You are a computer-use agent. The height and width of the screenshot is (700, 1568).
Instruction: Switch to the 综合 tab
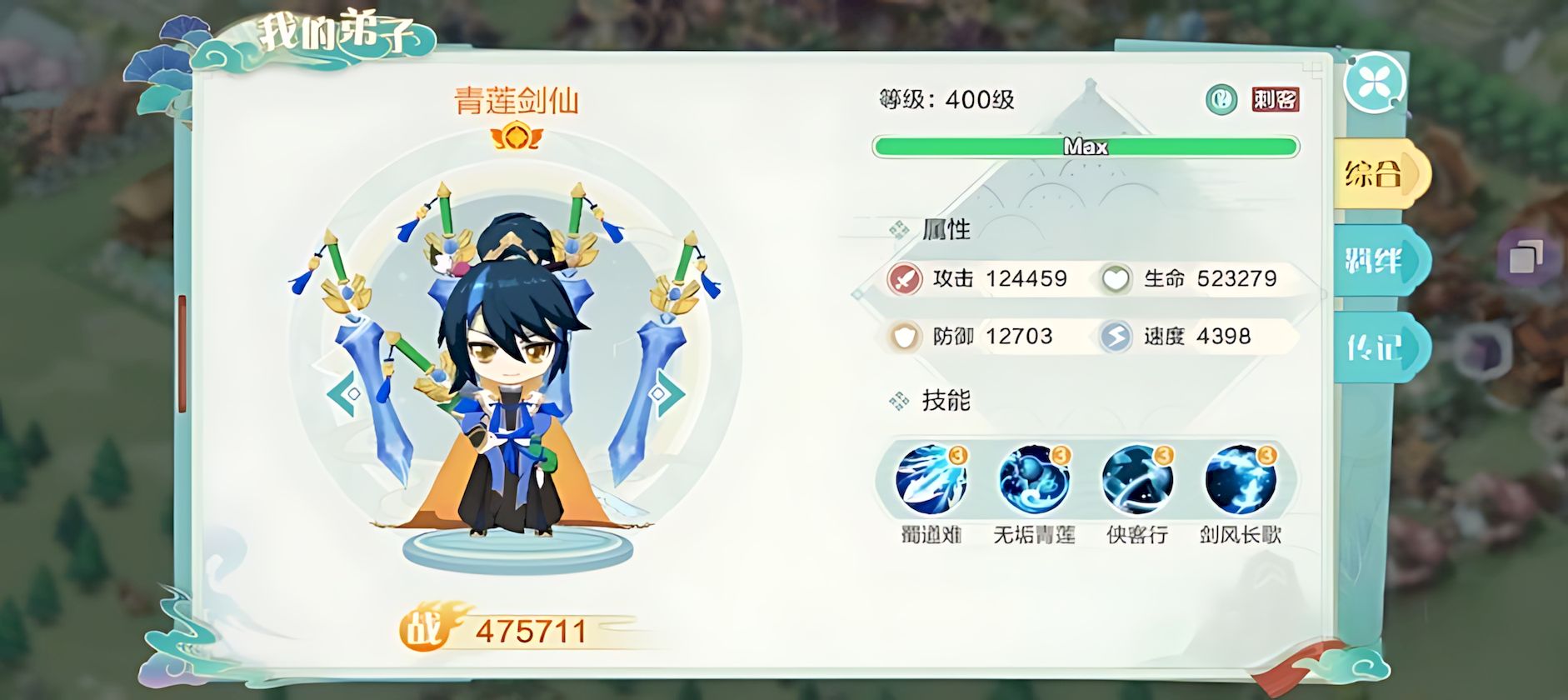(x=1376, y=174)
